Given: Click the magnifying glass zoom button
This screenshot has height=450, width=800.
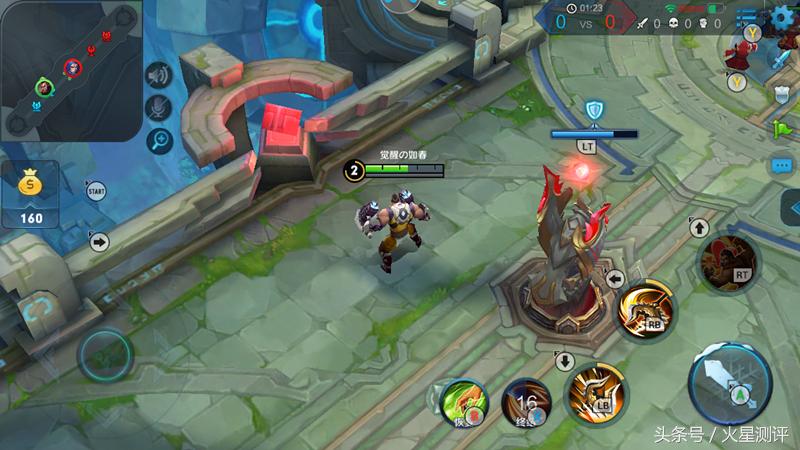Looking at the screenshot, I should (x=159, y=141).
